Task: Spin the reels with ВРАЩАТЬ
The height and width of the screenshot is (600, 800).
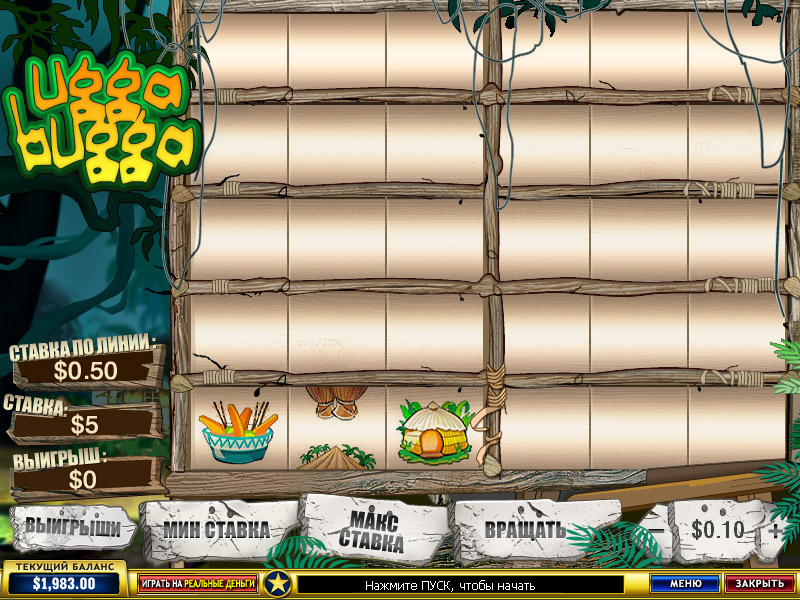Action: [525, 529]
